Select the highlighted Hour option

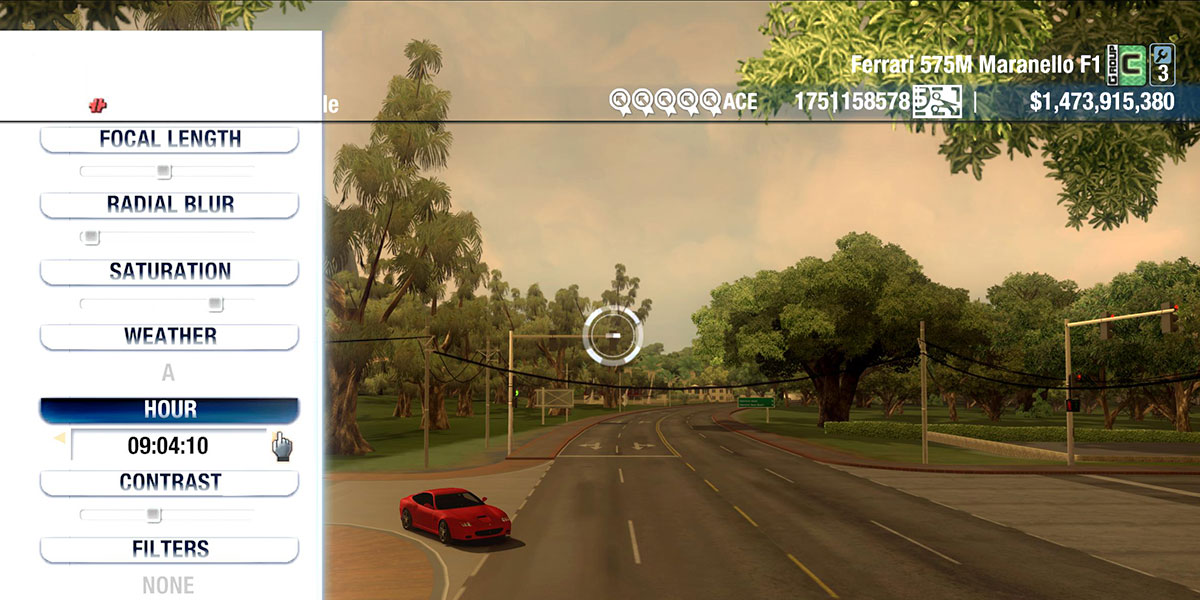[x=169, y=410]
